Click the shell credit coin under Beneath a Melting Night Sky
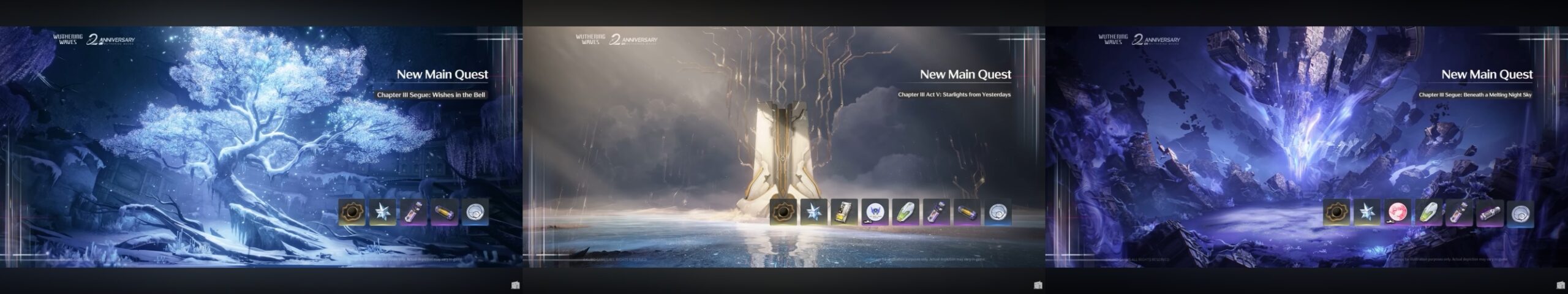Screen dimensions: 1568x294 coord(1520,213)
